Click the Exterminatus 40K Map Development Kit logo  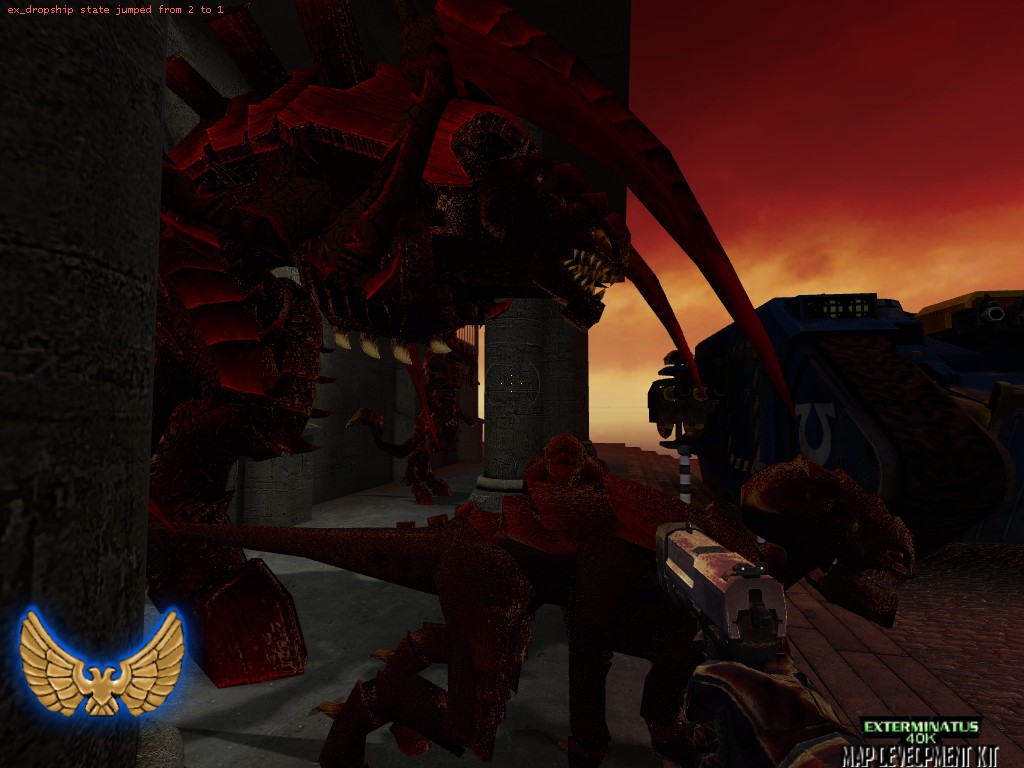(x=920, y=740)
